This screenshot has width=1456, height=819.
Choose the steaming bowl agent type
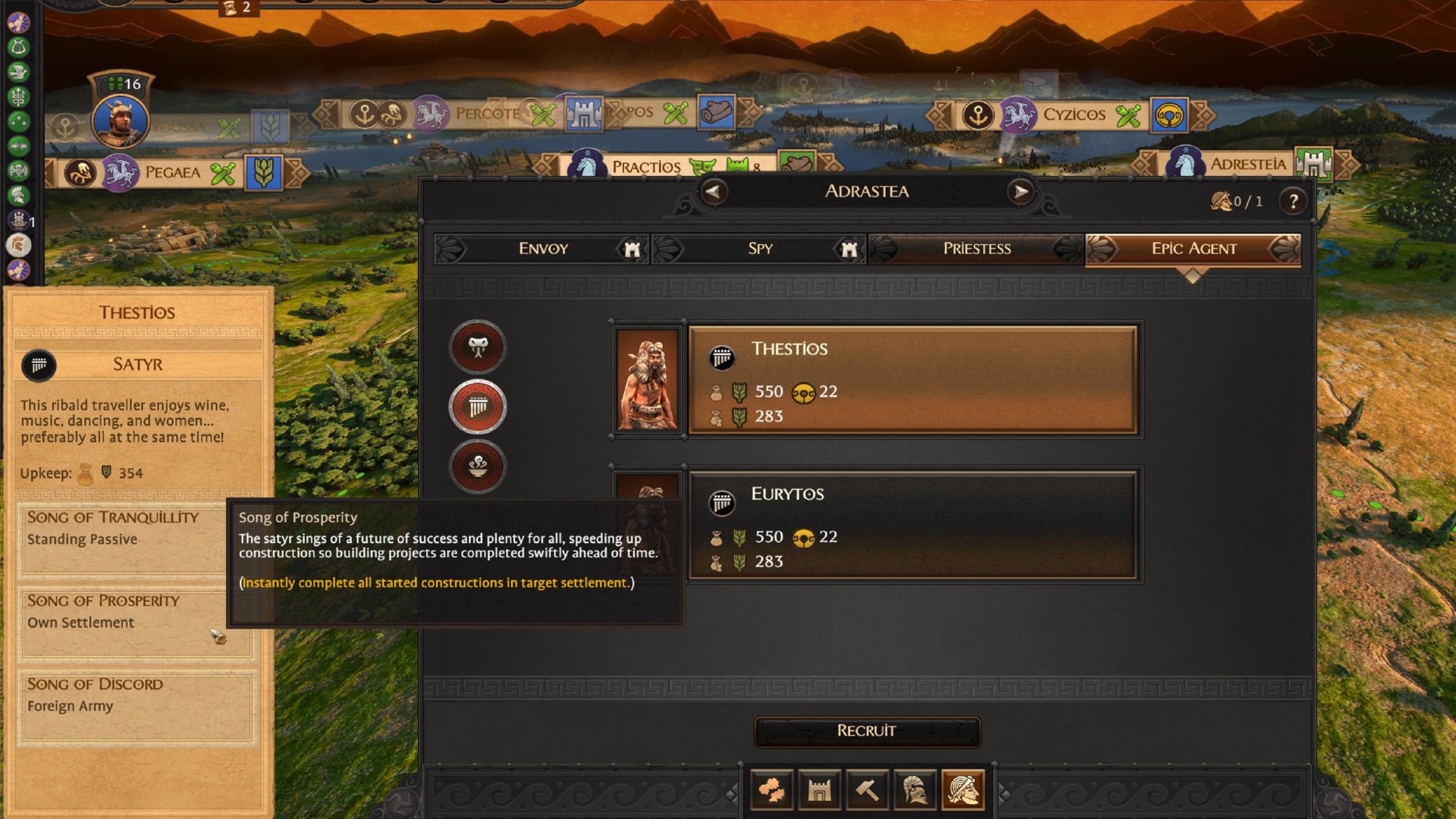pyautogui.click(x=478, y=466)
